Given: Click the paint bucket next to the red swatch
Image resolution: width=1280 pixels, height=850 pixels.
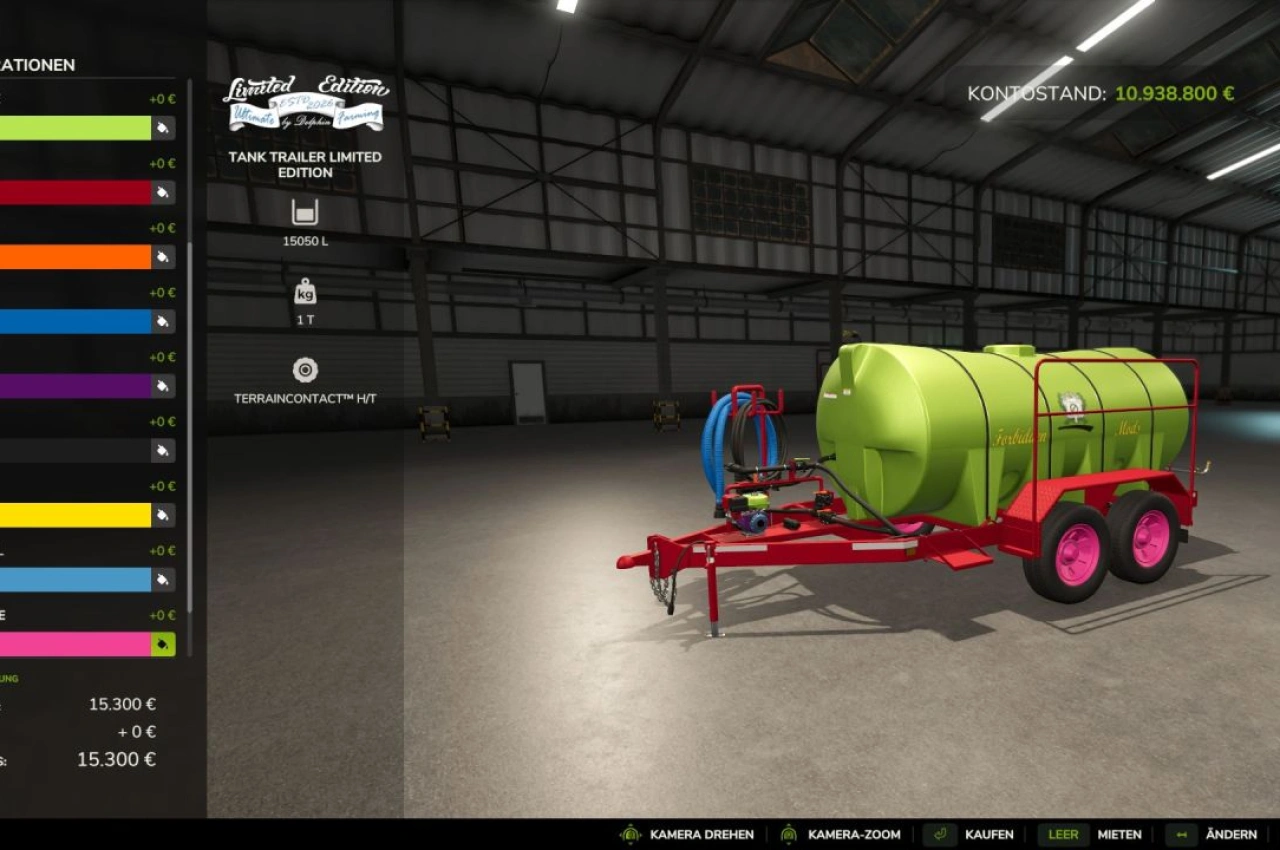Looking at the screenshot, I should pos(161,193).
